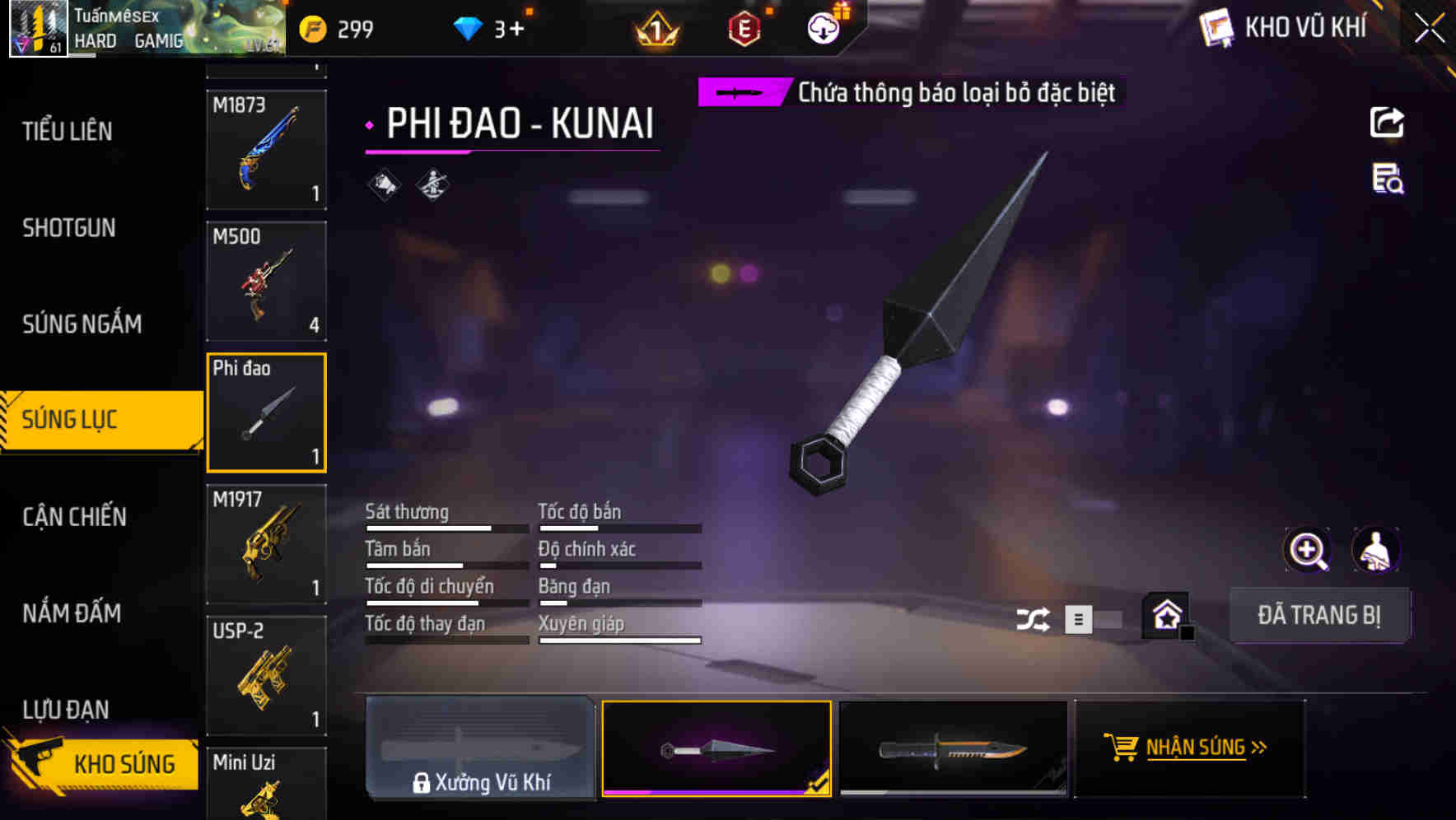Toggle the home favorite star marker
Image resolution: width=1456 pixels, height=820 pixels.
point(1164,614)
